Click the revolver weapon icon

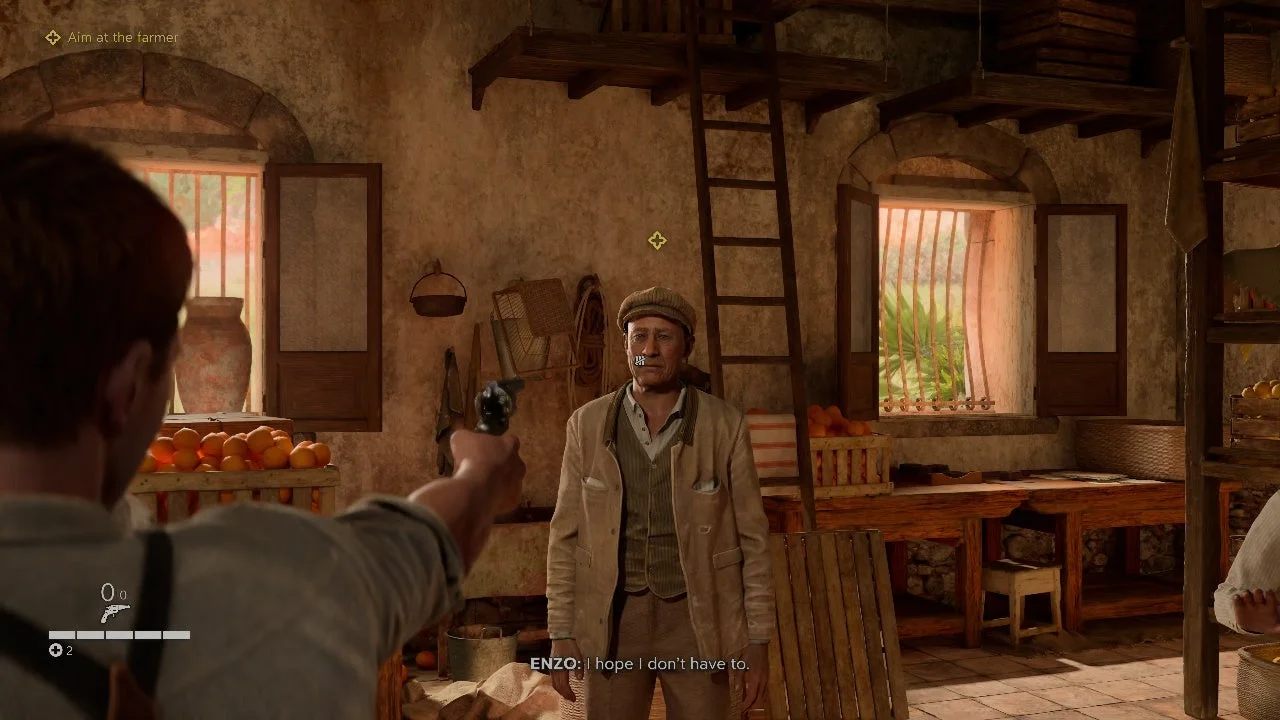tap(114, 614)
